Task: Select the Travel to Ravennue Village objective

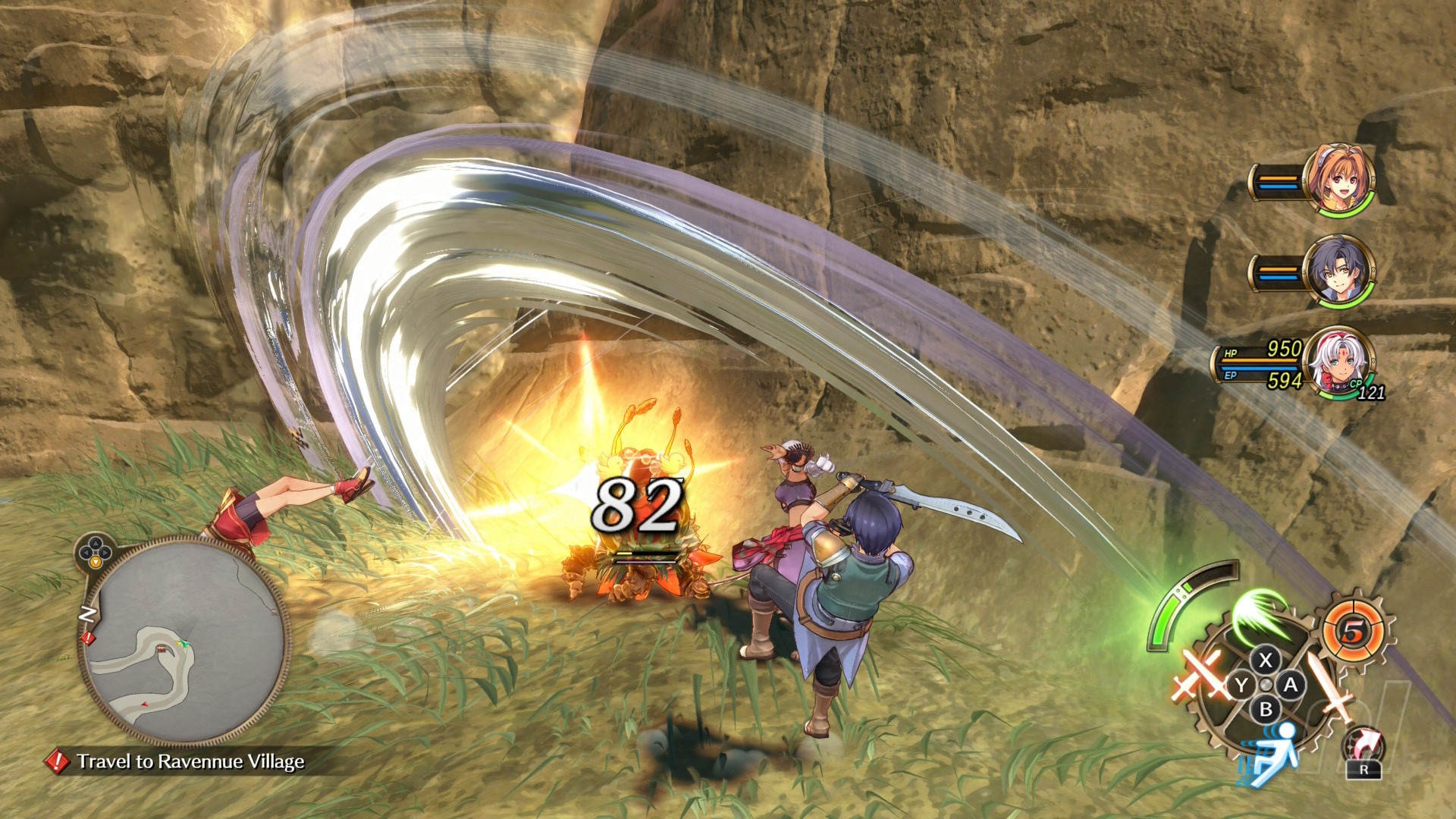Action: (x=190, y=761)
